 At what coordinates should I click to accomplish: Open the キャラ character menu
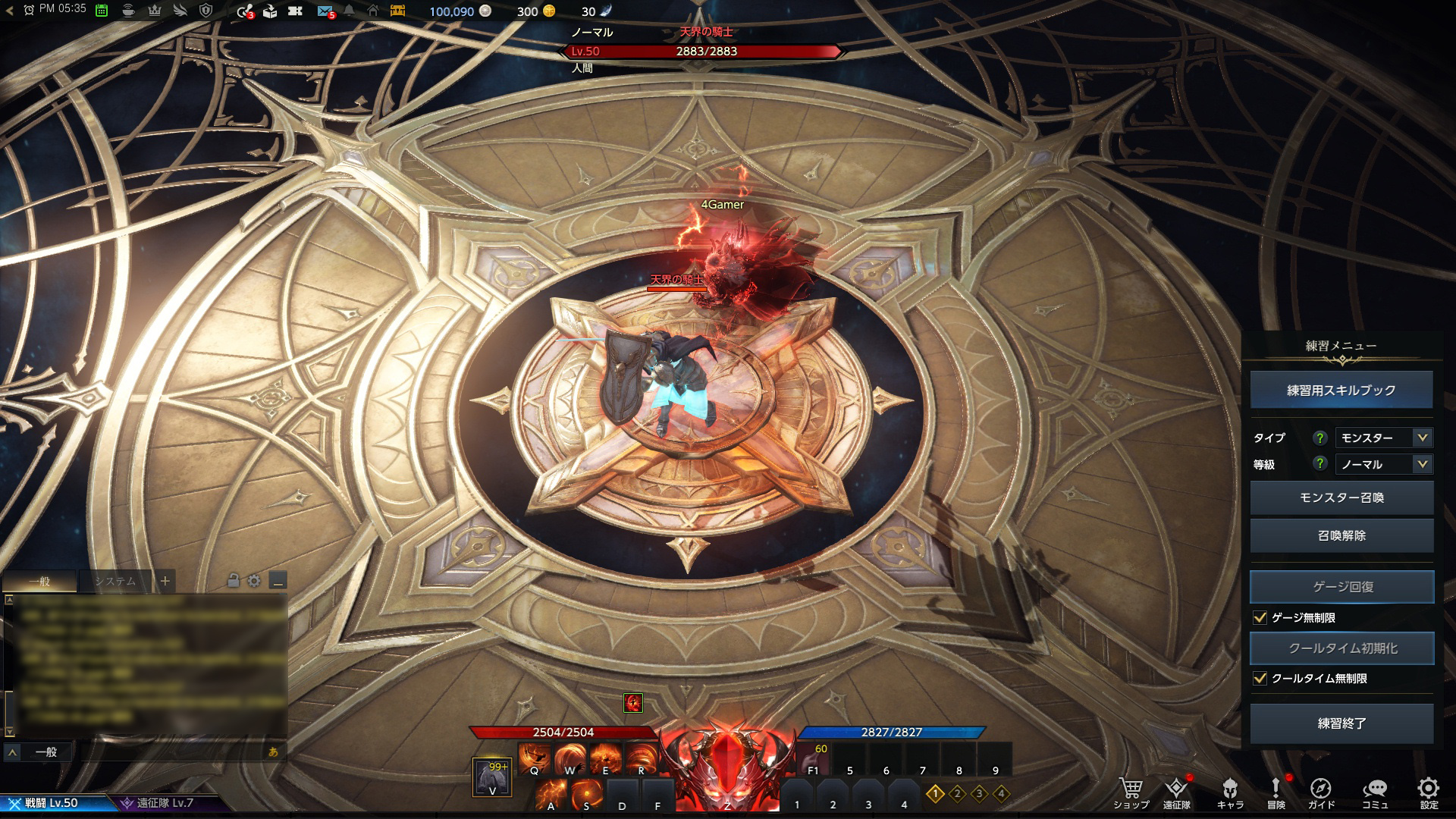[1230, 789]
